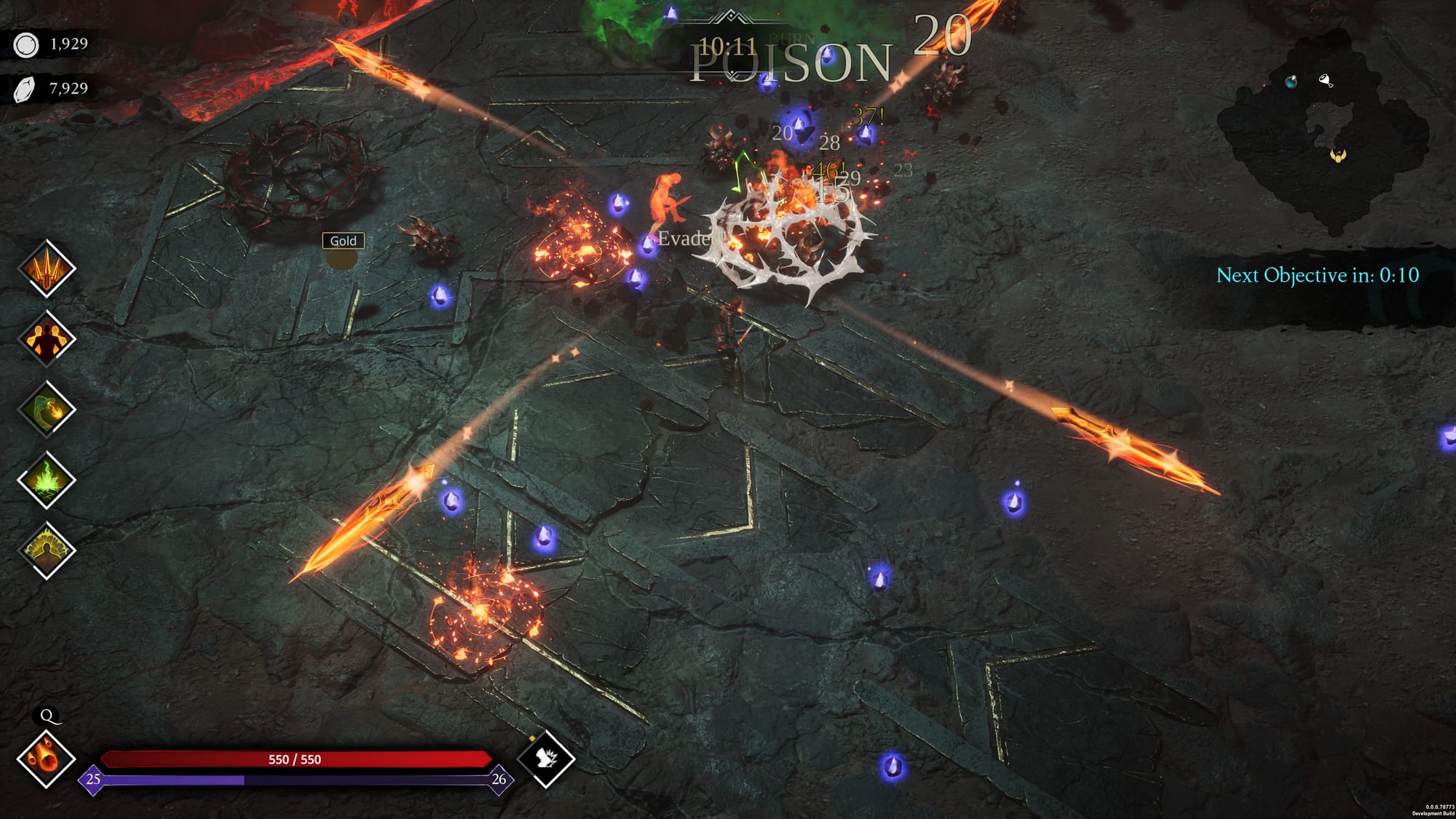Activate the meteor ultimate ability icon

[47, 759]
